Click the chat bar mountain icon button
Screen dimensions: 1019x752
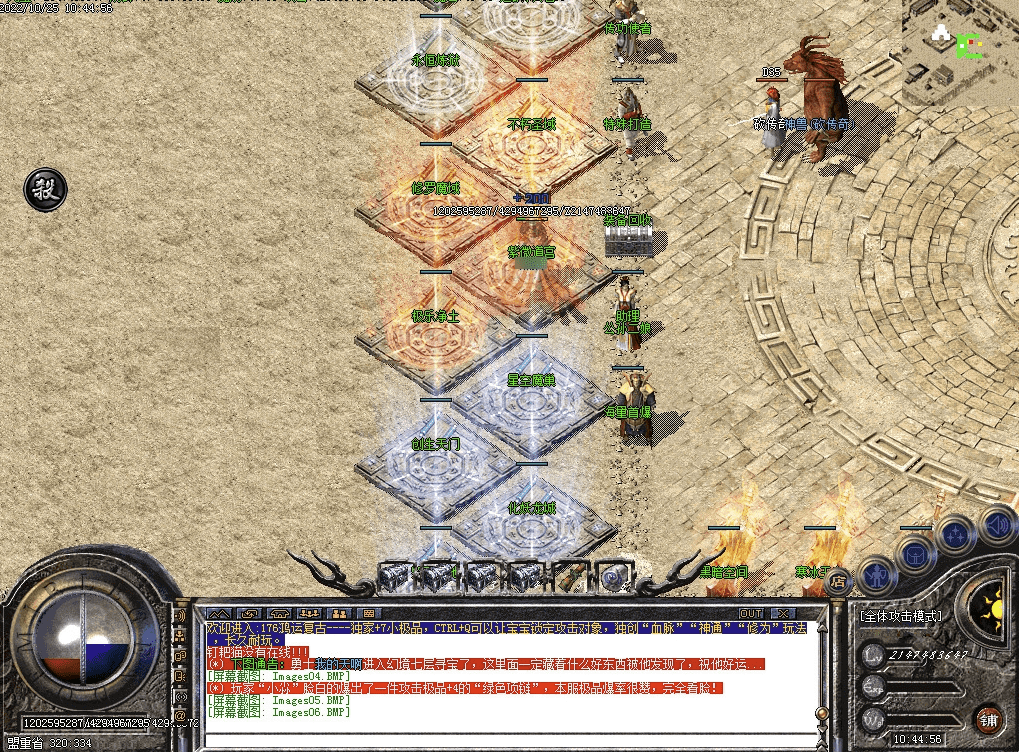(219, 613)
